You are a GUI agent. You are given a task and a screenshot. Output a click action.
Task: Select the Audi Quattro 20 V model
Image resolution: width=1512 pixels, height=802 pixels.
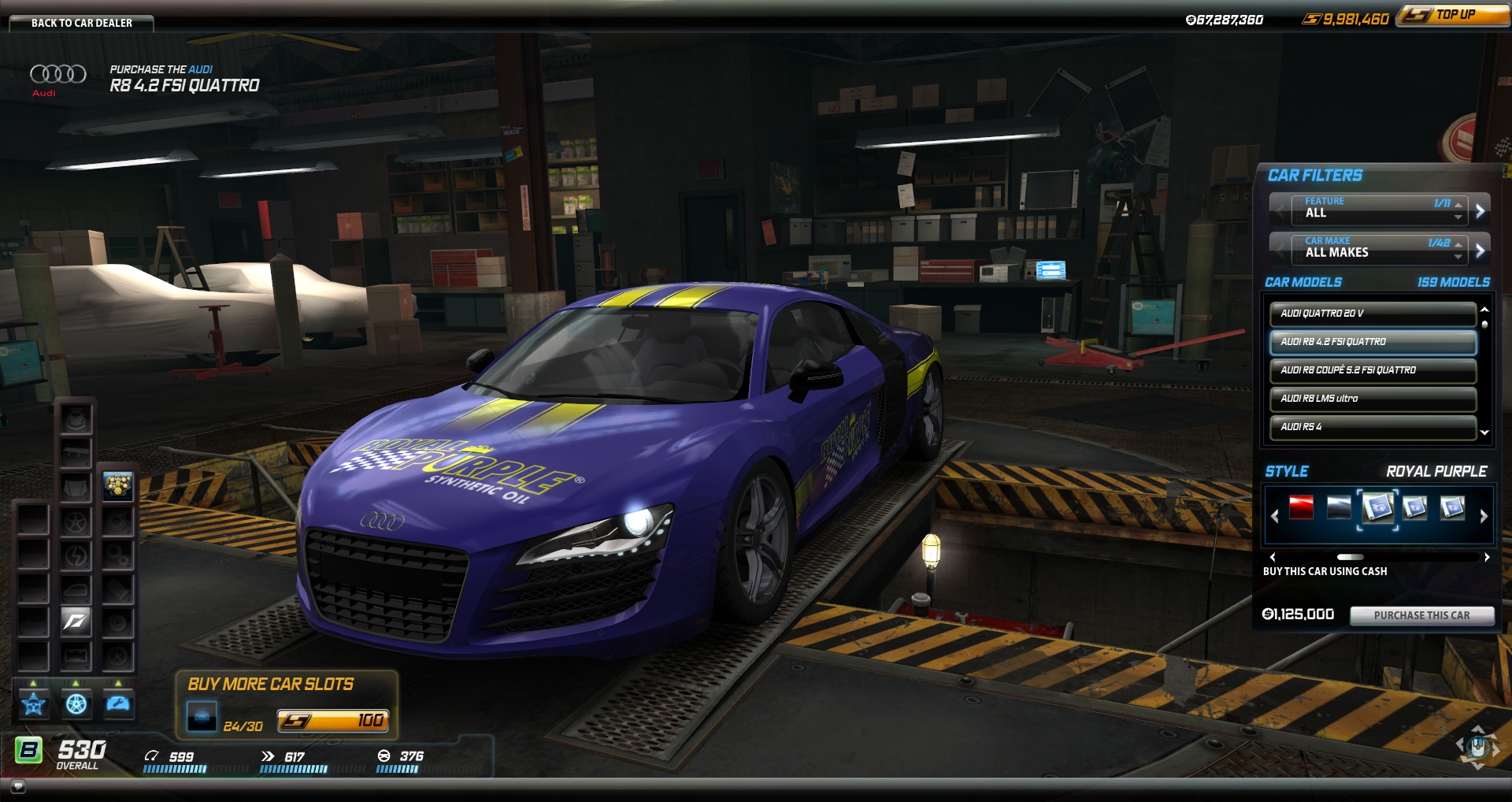(1372, 314)
